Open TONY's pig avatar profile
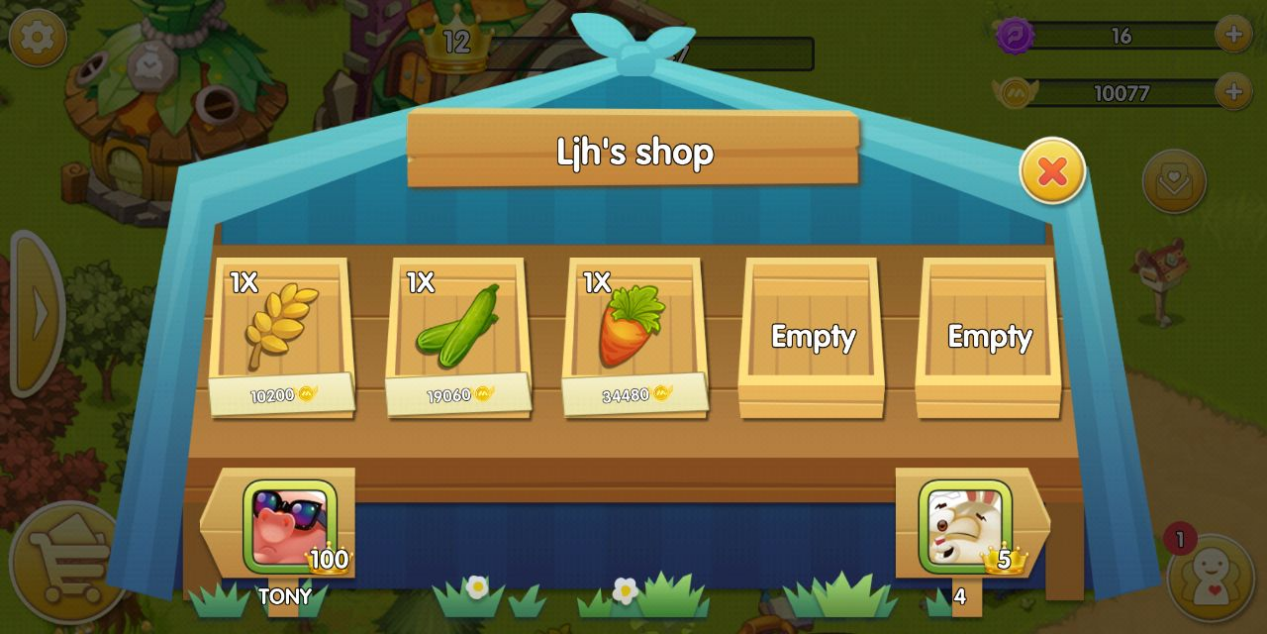 point(290,527)
